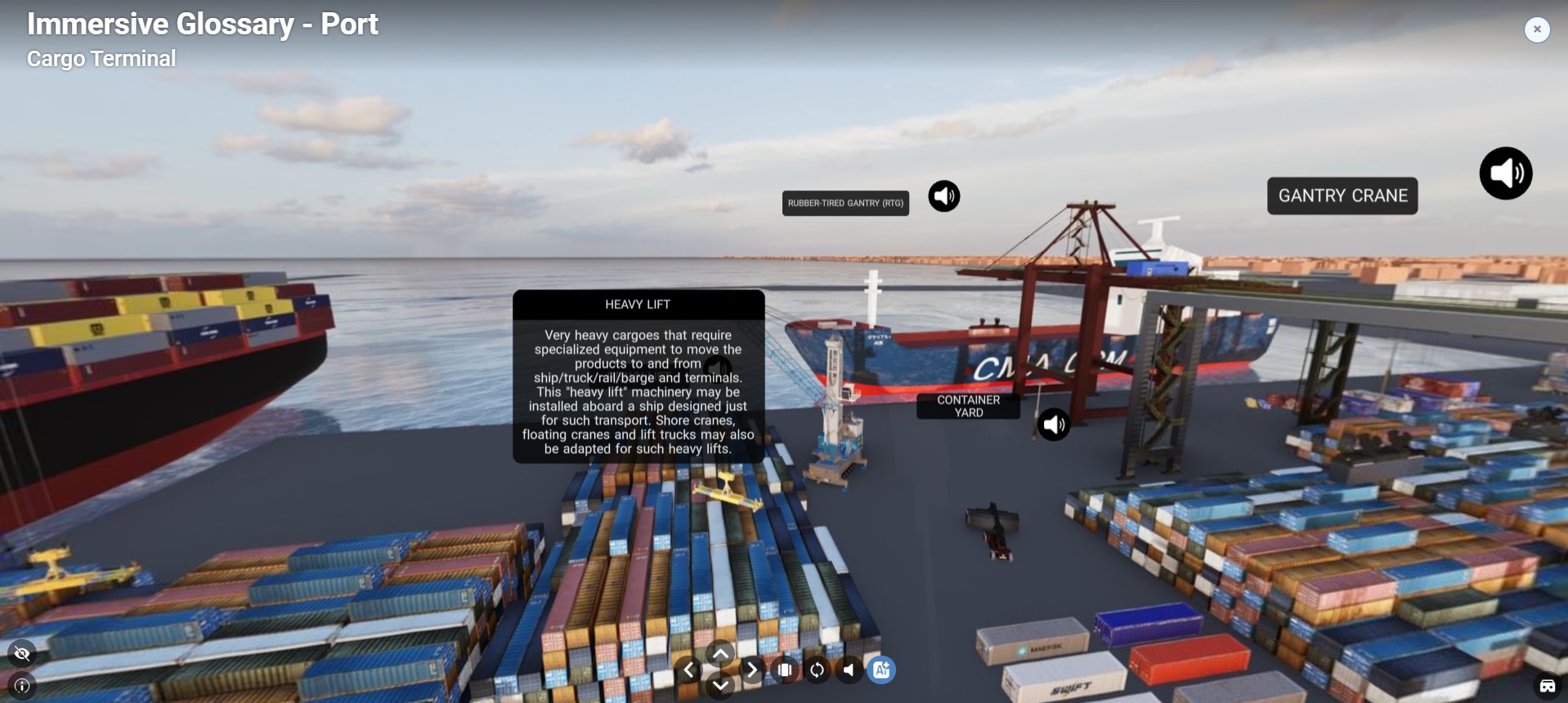Screen dimensions: 1568x703
Task: Hide hotspots with the crossed-eye icon
Action: (22, 653)
